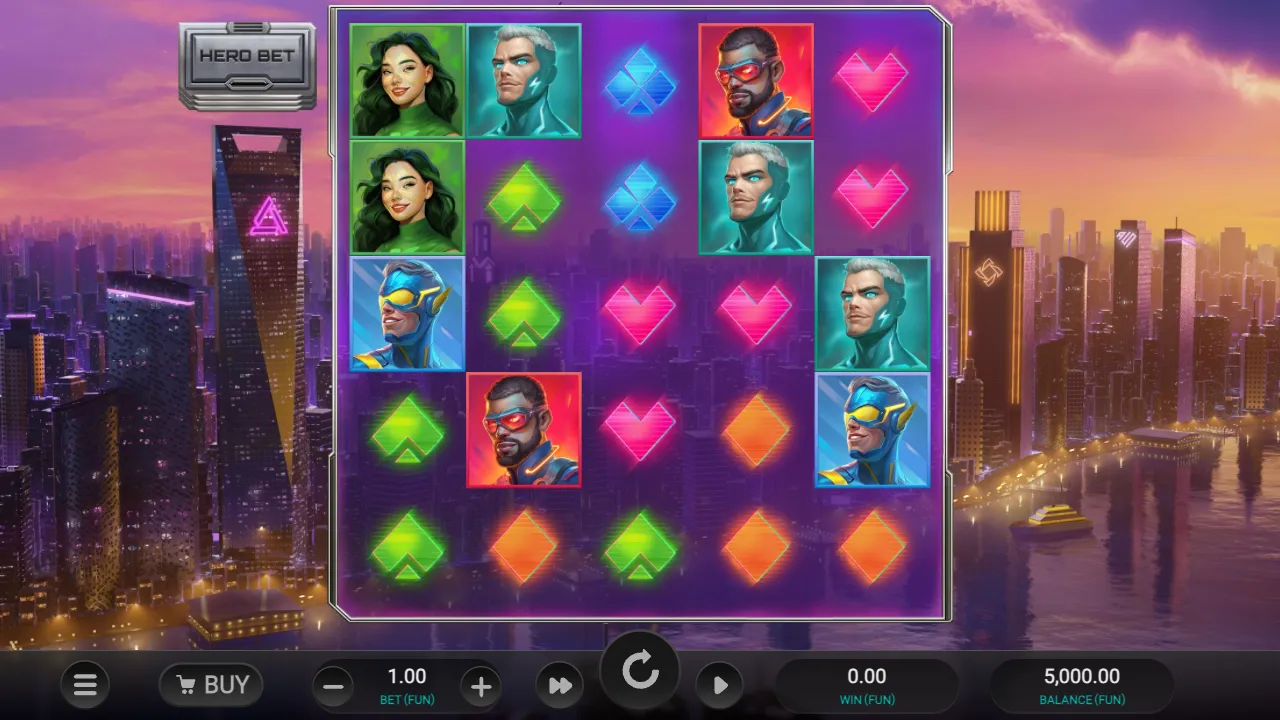Toggle autoplay with the play arrow
The width and height of the screenshot is (1280, 720).
tap(721, 685)
